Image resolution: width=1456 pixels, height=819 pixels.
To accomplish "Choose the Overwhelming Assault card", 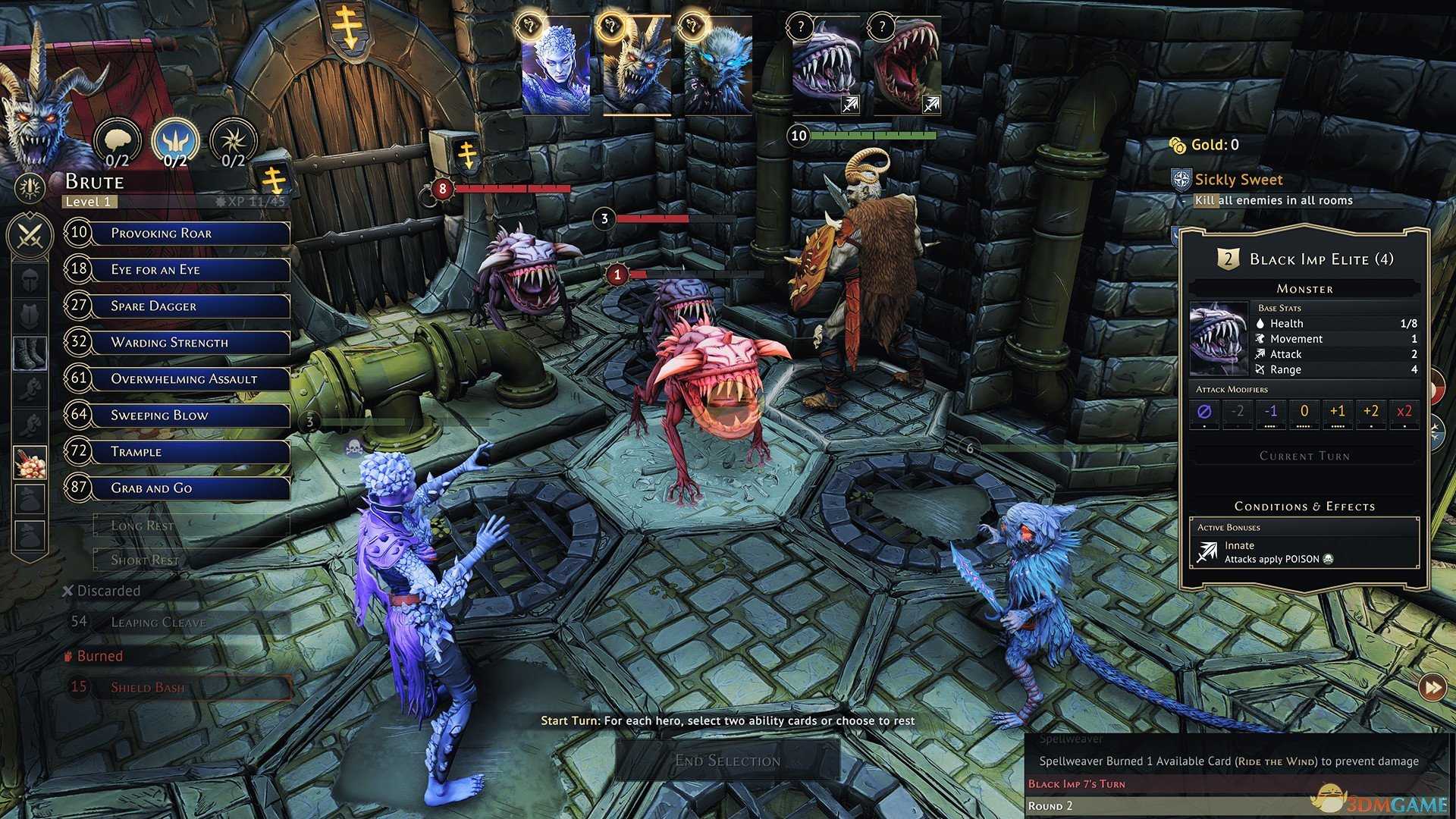I will [x=188, y=378].
